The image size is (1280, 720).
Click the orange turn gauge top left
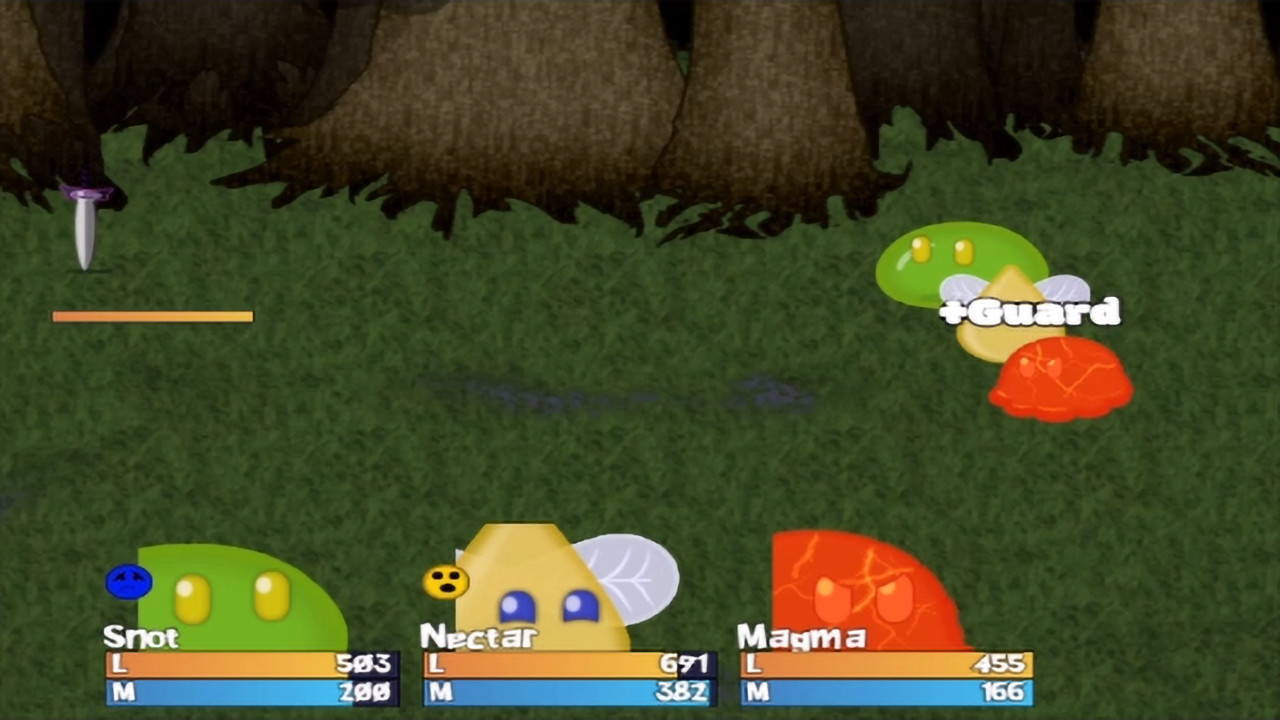pos(152,316)
